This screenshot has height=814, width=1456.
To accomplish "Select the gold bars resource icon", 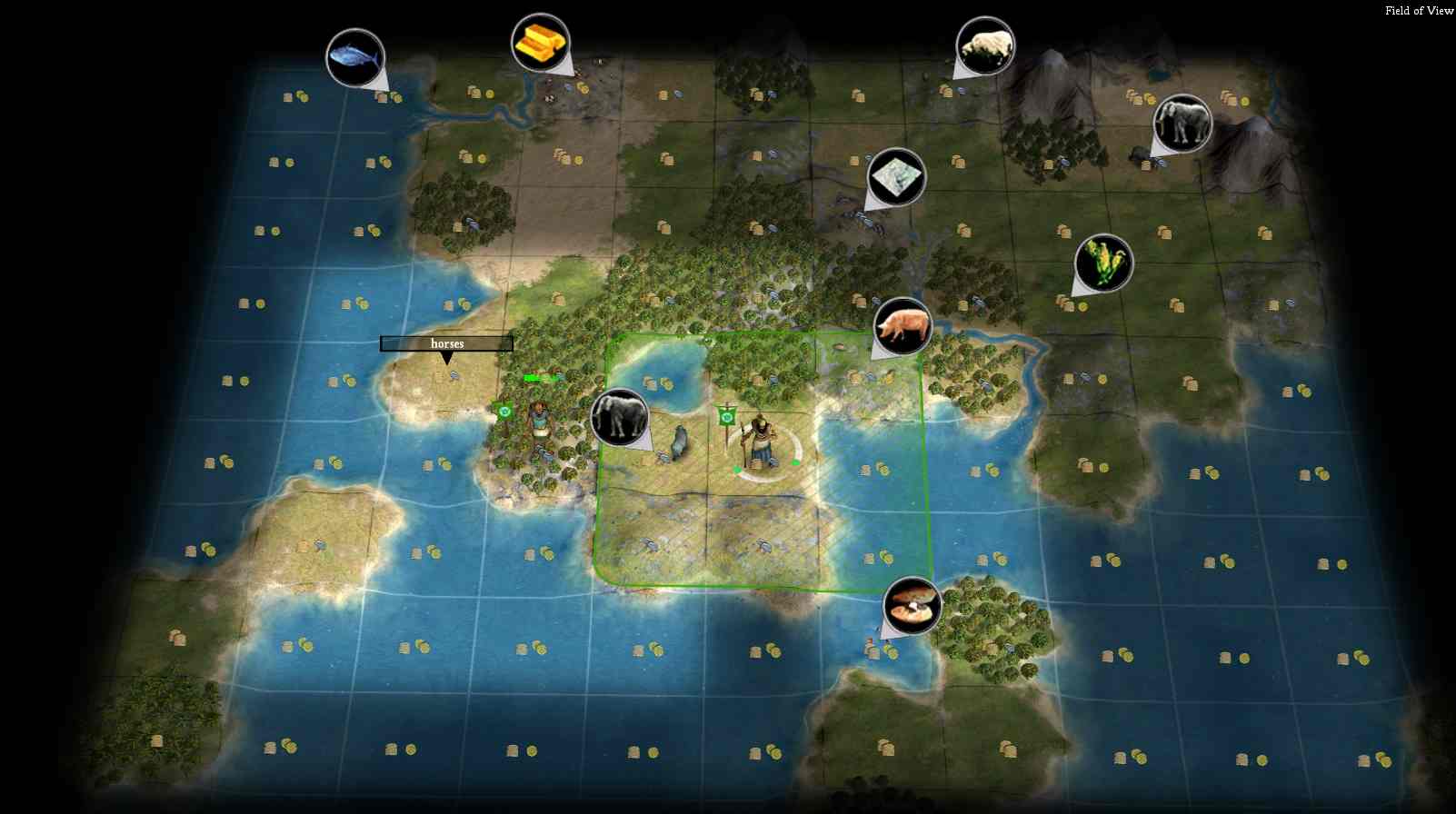I will coord(540,43).
